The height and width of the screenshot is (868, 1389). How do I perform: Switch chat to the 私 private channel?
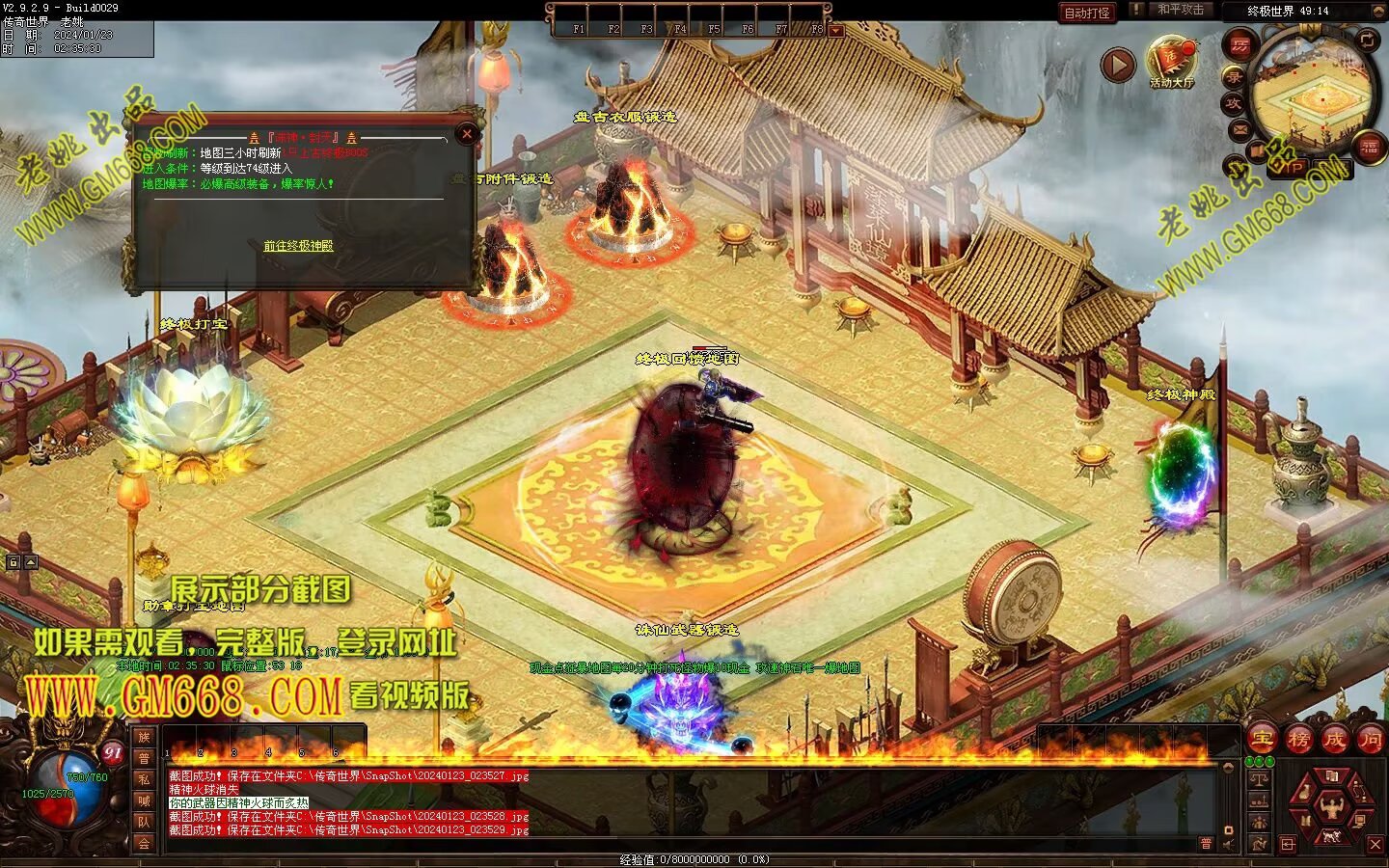[144, 779]
